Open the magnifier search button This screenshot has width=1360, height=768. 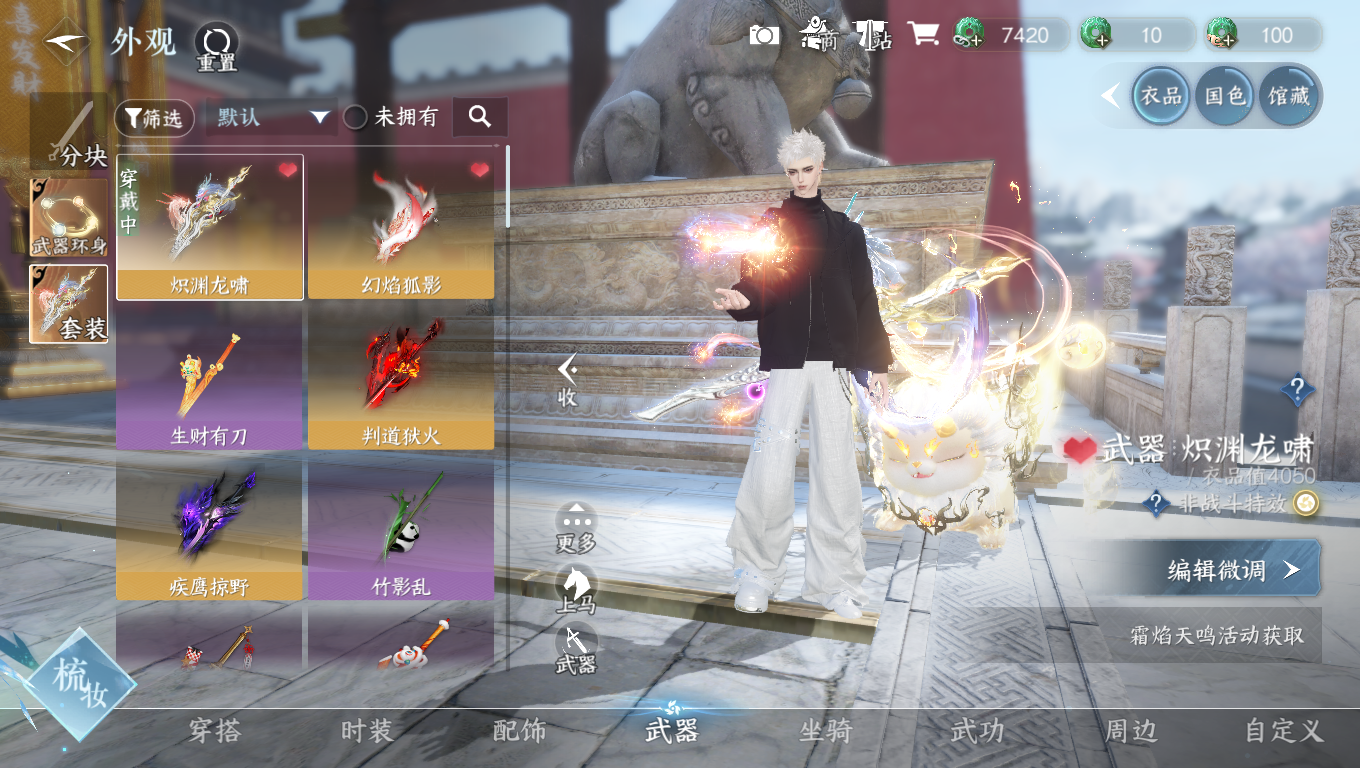(x=480, y=117)
